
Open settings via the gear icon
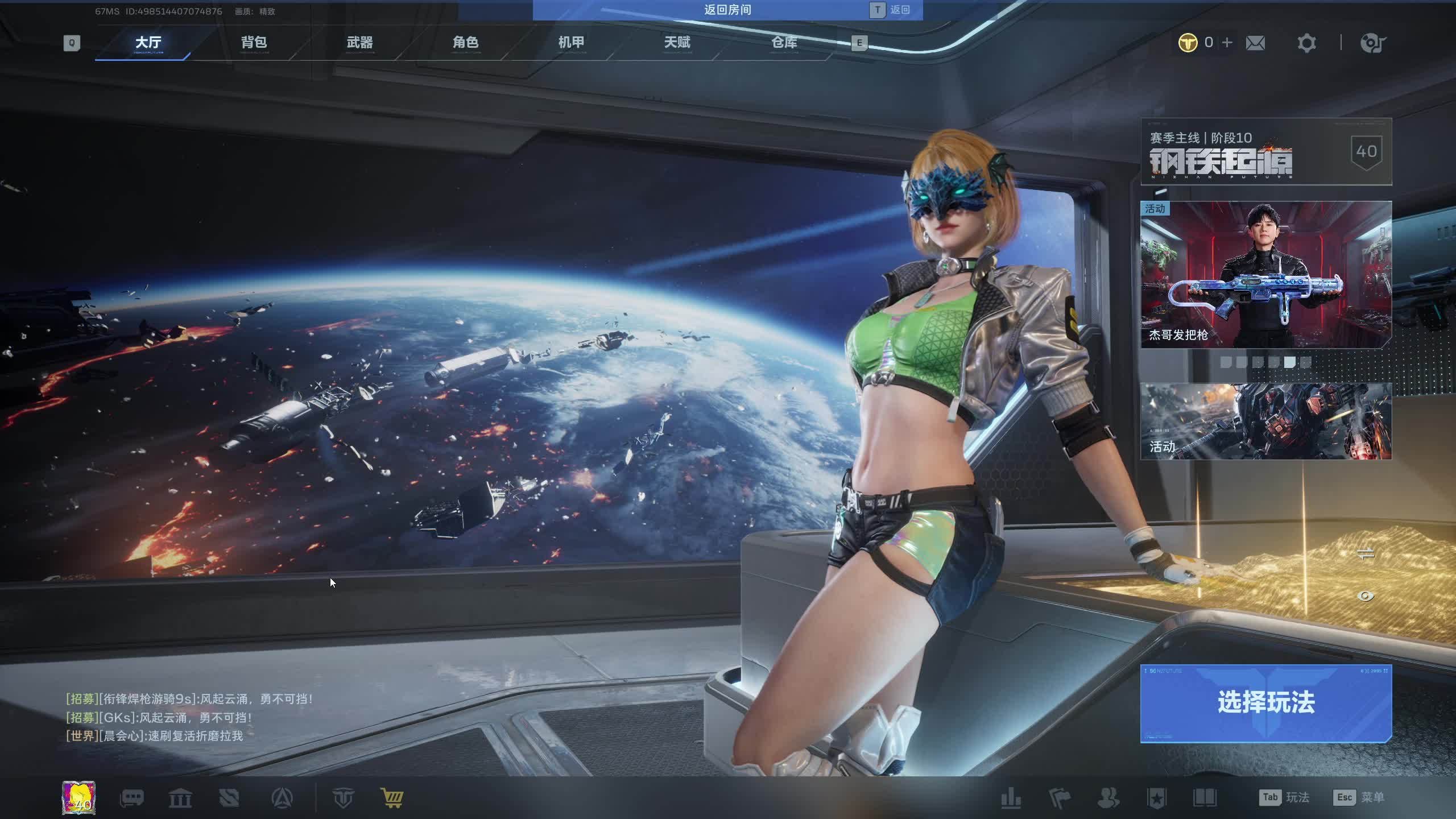tap(1306, 43)
